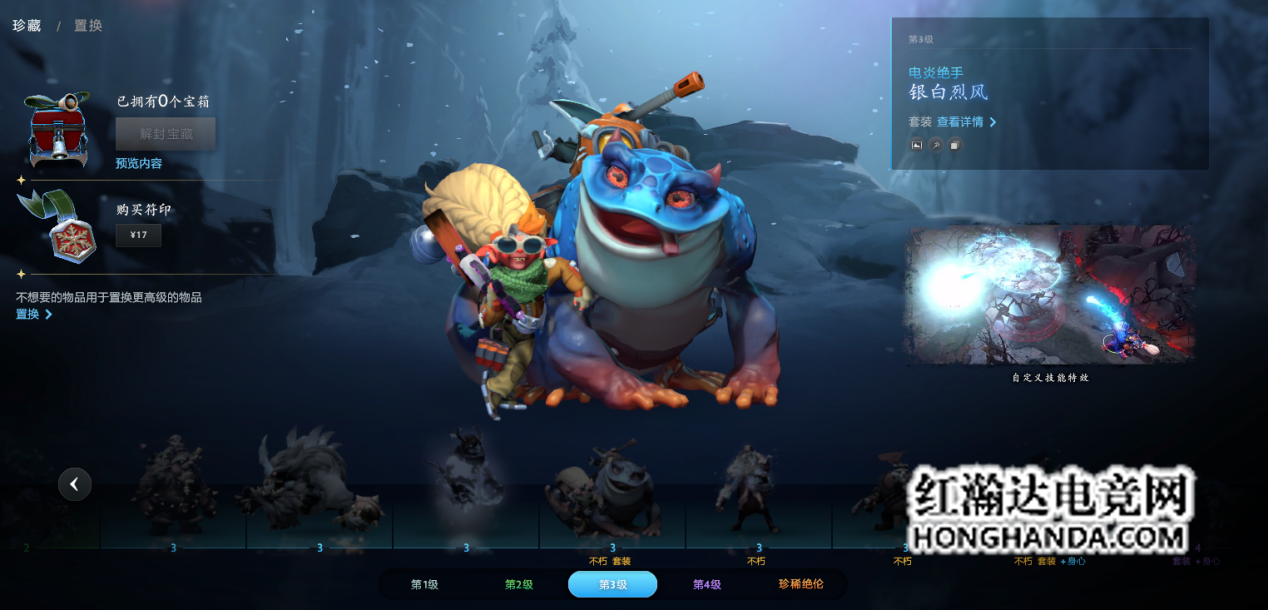Click the magic wand icon in the item panel

(936, 145)
